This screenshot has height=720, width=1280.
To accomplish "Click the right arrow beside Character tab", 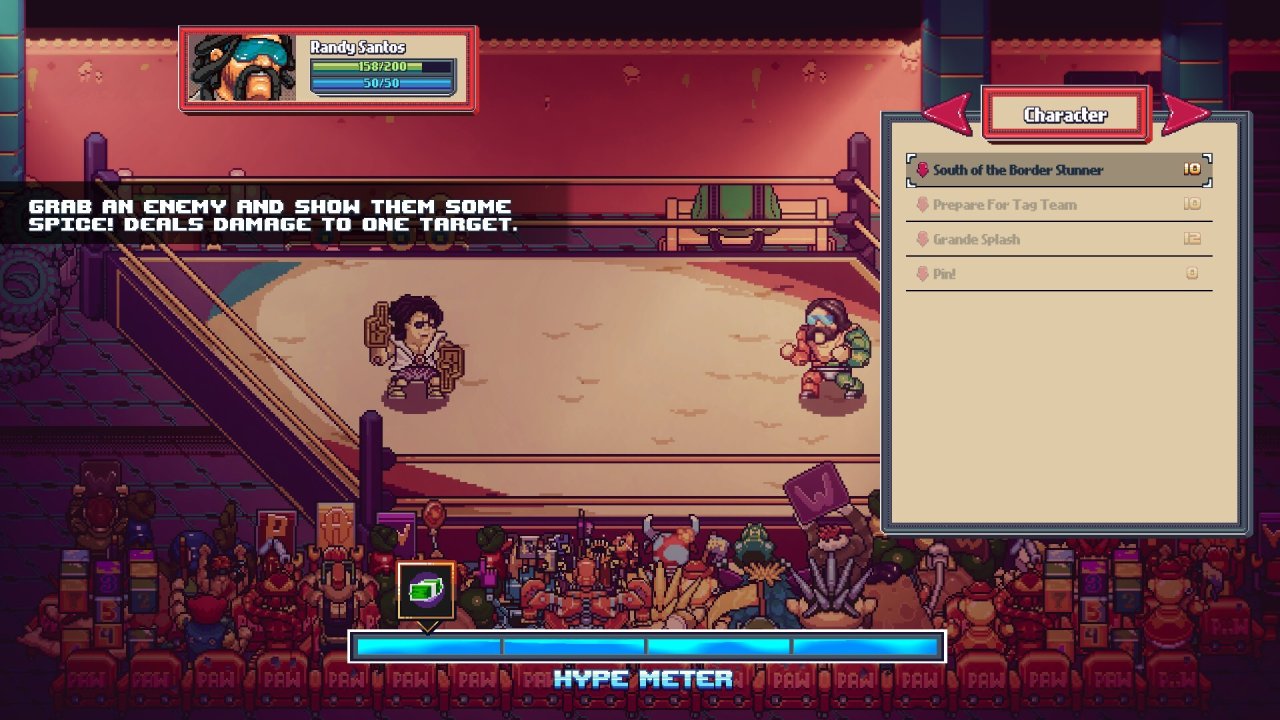I will tap(1185, 114).
